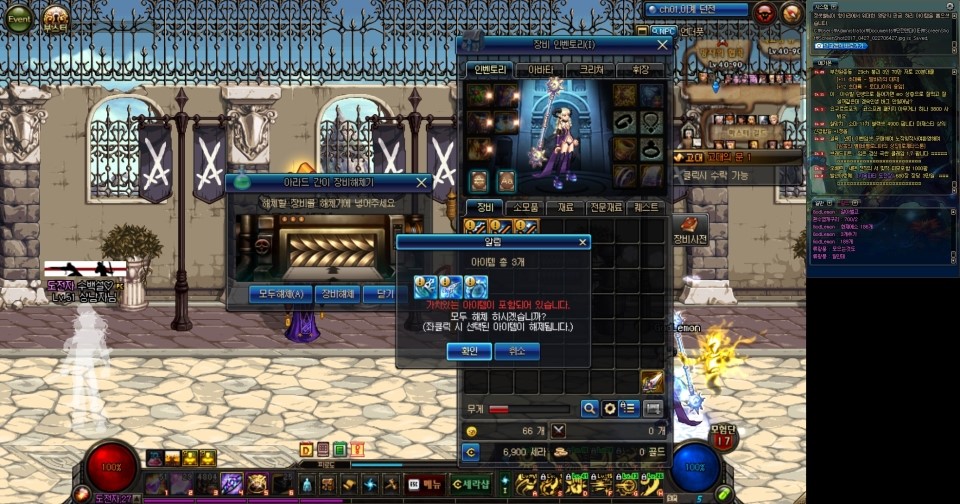The width and height of the screenshot is (960, 504).
Task: Close the equipment inventory window
Action: [x=662, y=45]
